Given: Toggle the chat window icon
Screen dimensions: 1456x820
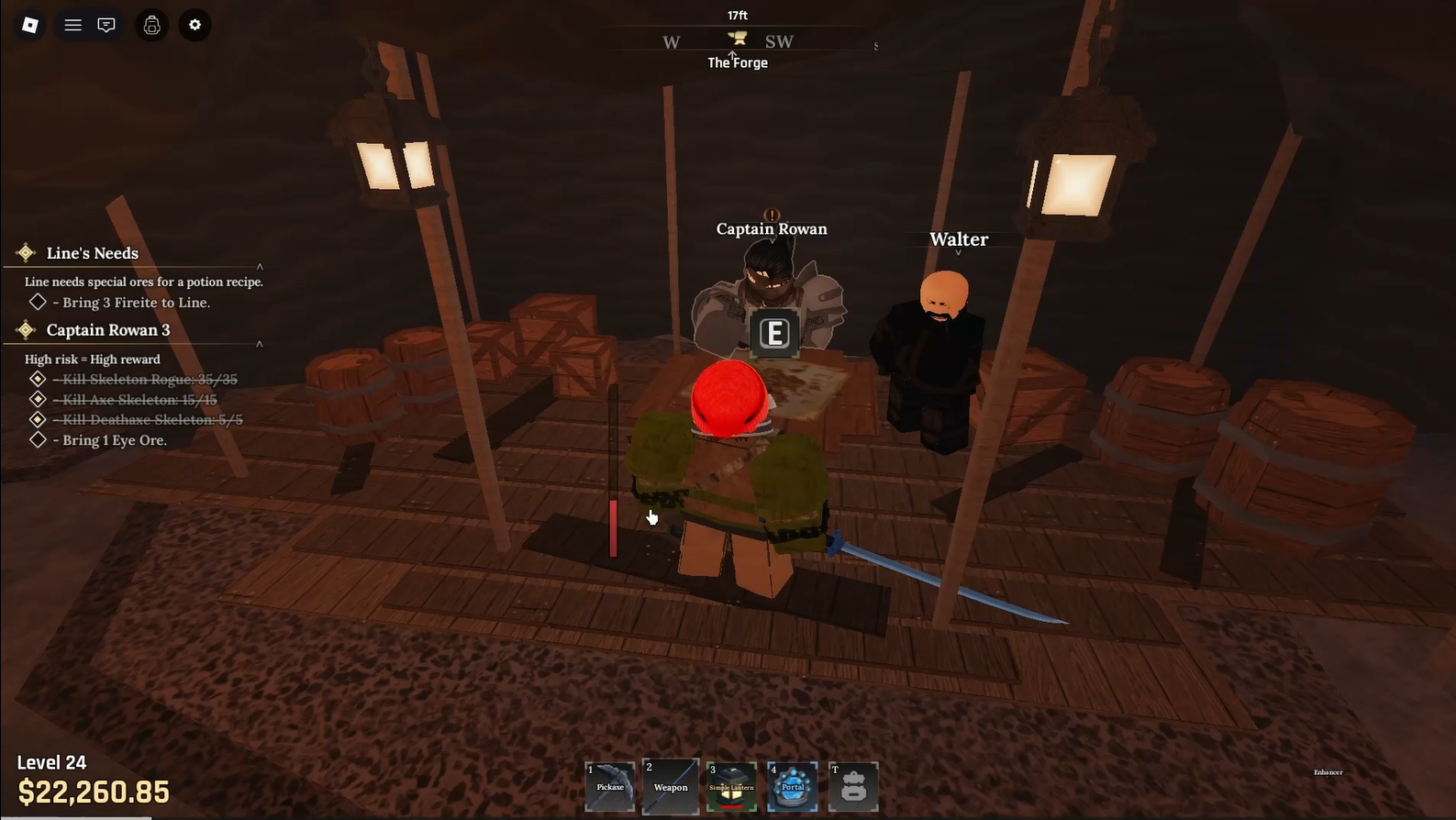Looking at the screenshot, I should 106,25.
